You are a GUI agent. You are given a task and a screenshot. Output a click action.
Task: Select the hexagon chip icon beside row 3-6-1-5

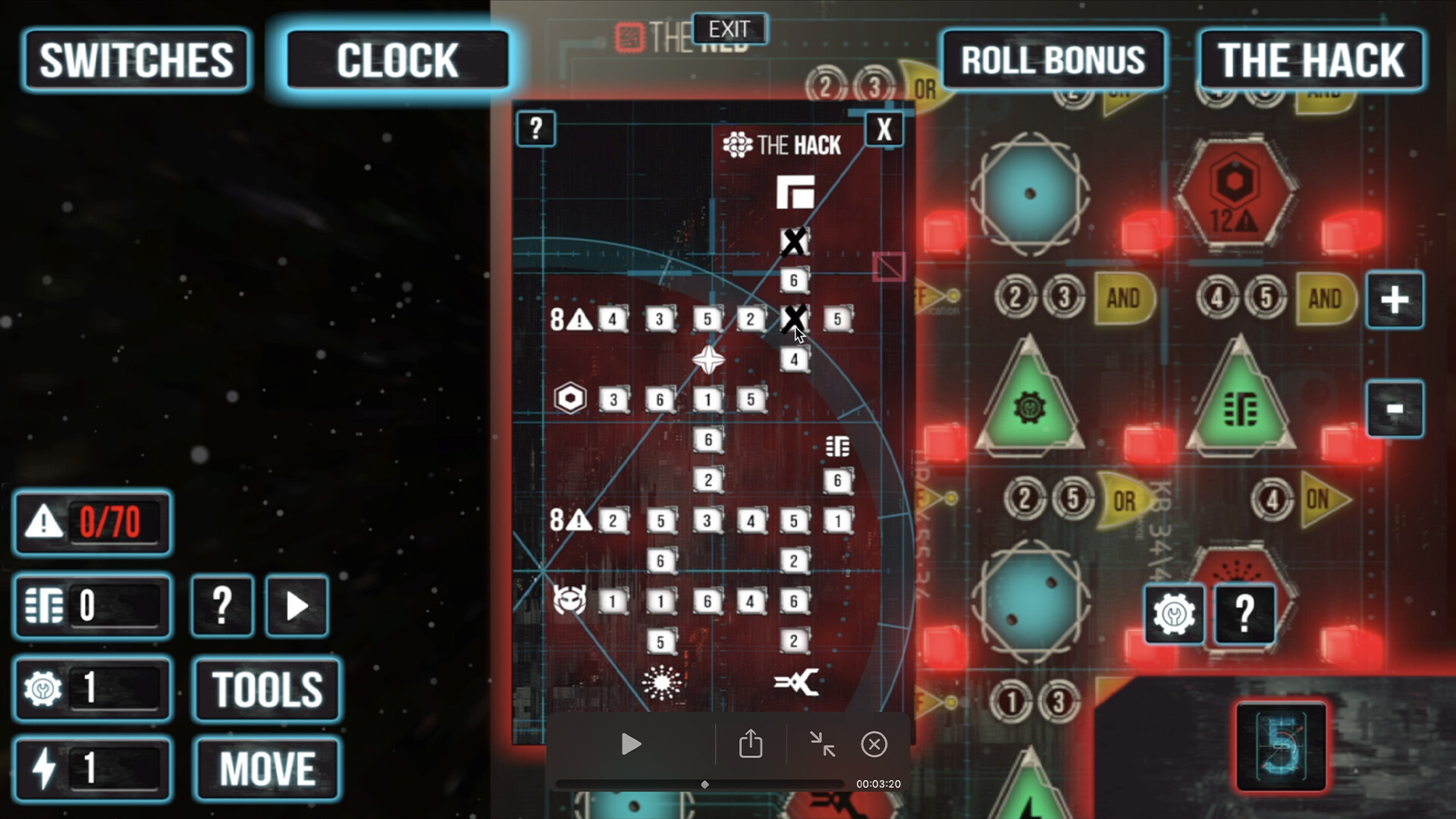[570, 397]
